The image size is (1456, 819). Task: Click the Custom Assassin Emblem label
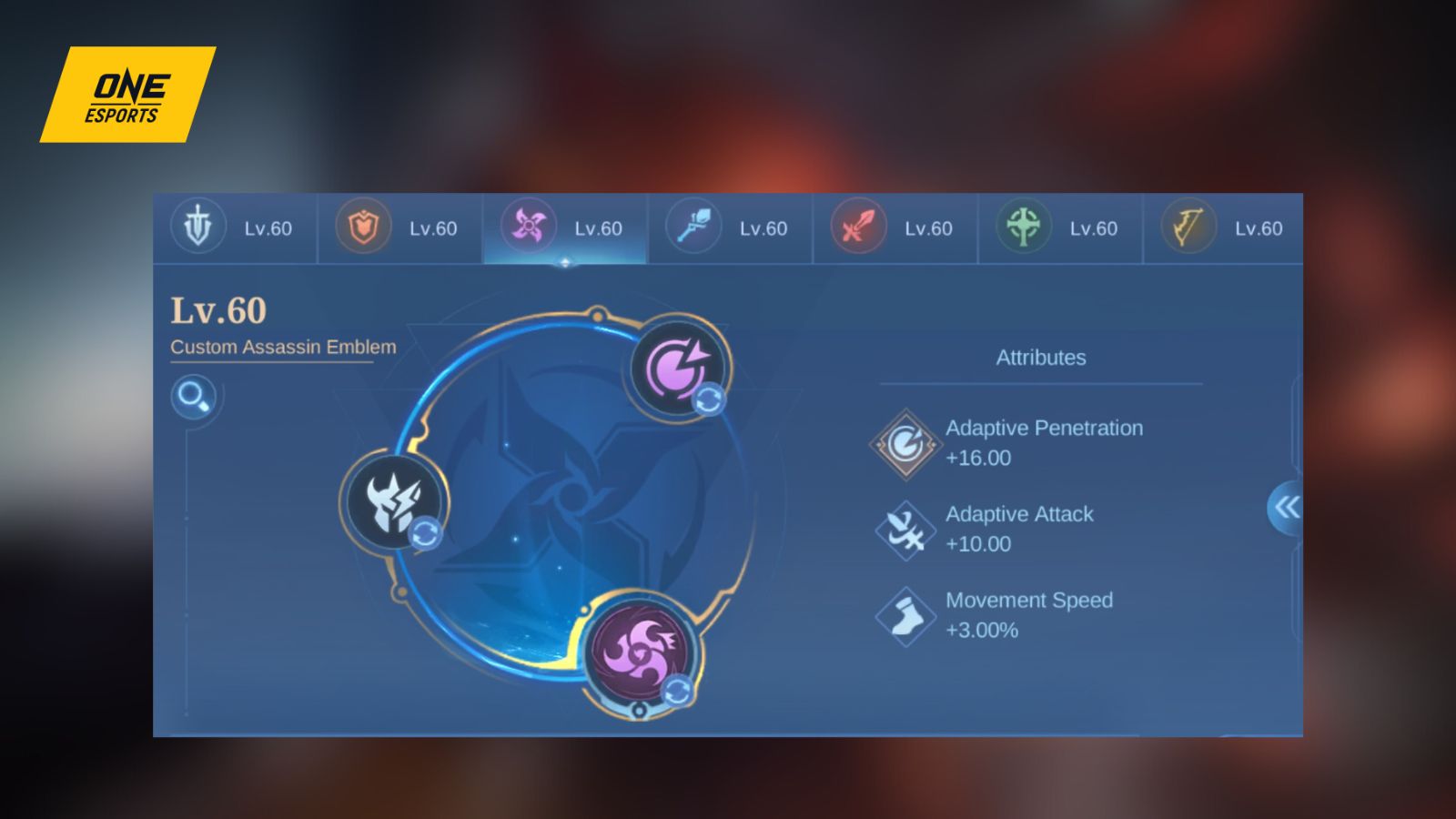(283, 346)
